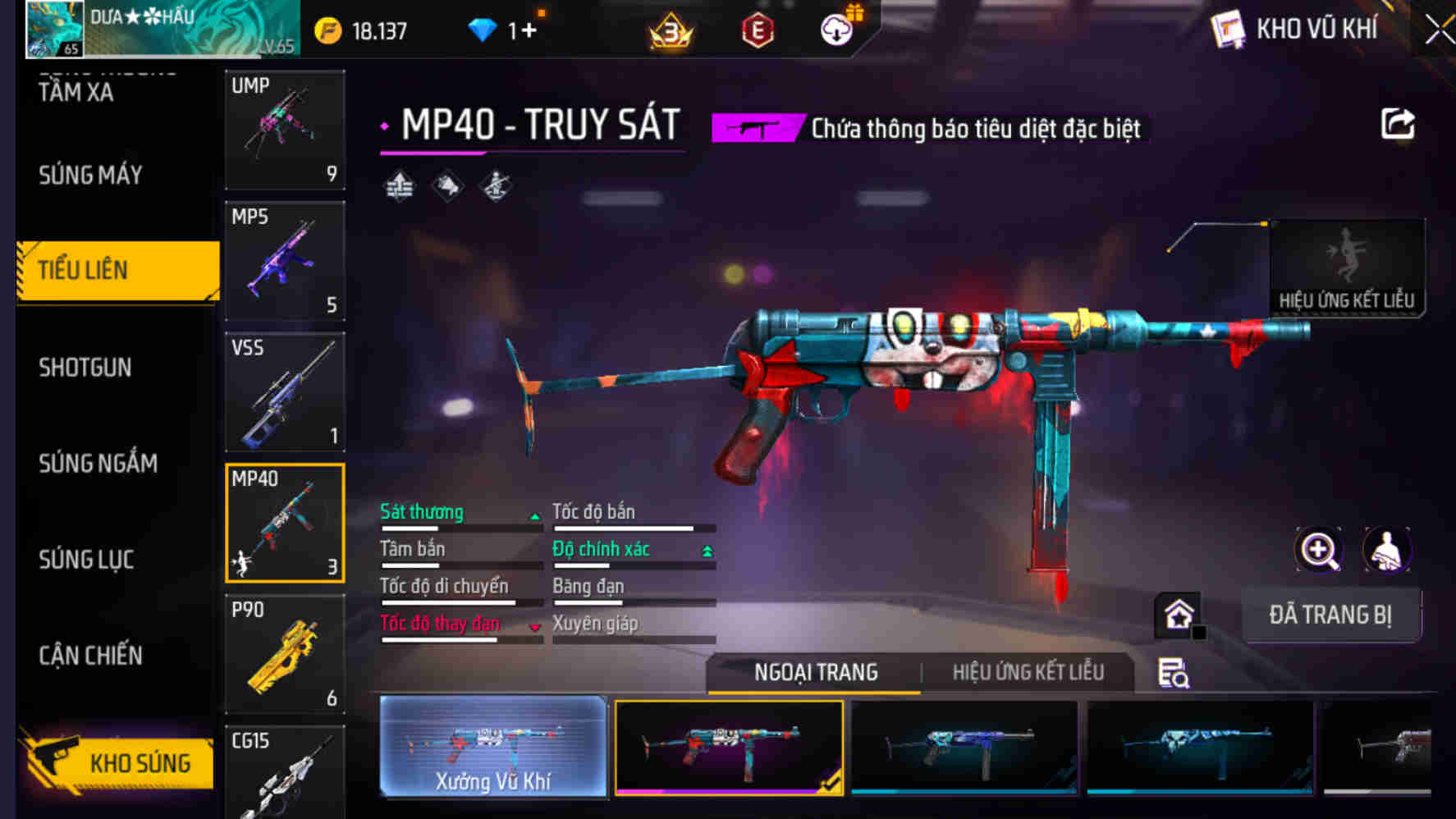
Task: Choose the VSS weapon tile
Action: [x=285, y=392]
